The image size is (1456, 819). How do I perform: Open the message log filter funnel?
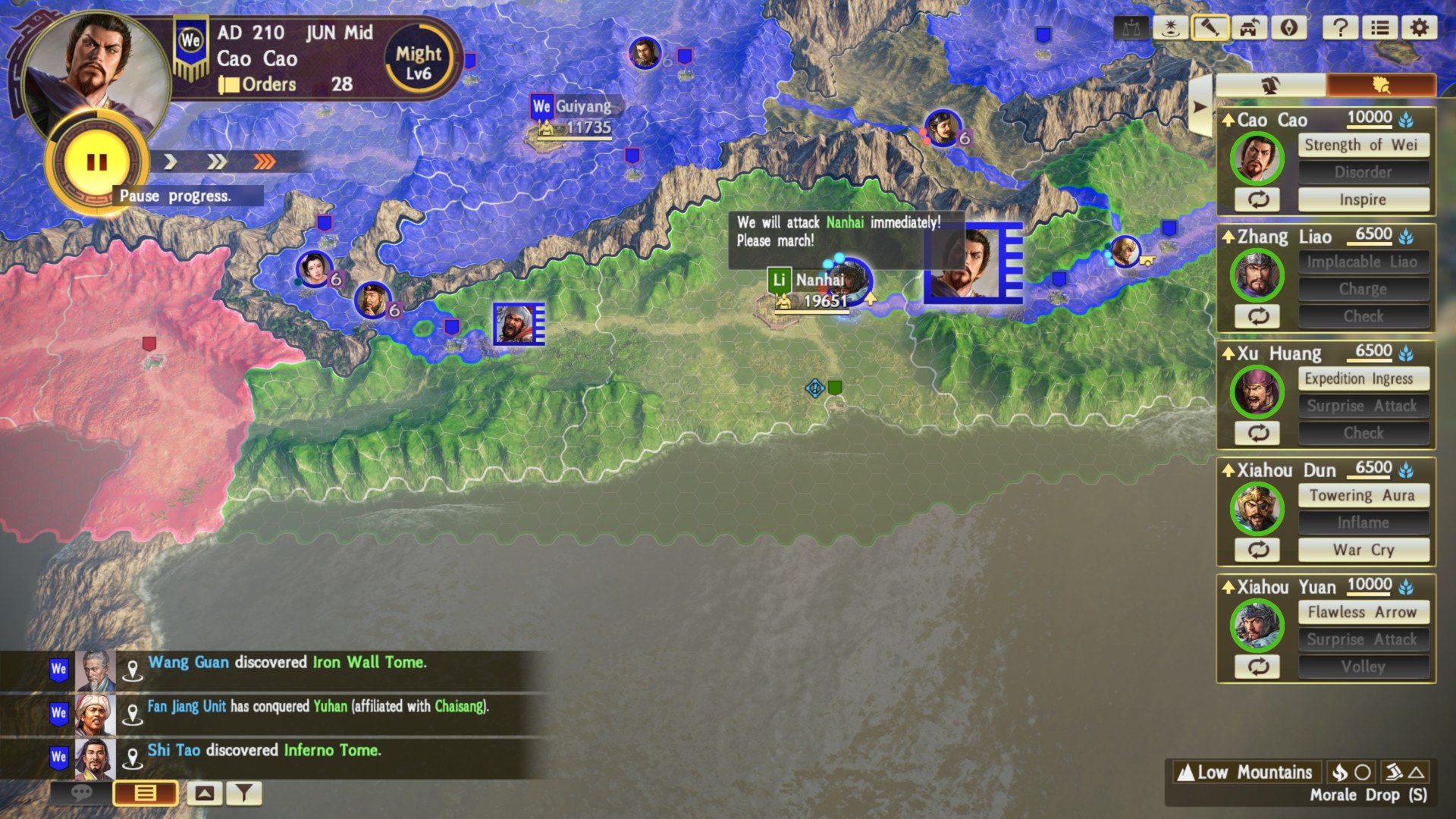pyautogui.click(x=243, y=793)
